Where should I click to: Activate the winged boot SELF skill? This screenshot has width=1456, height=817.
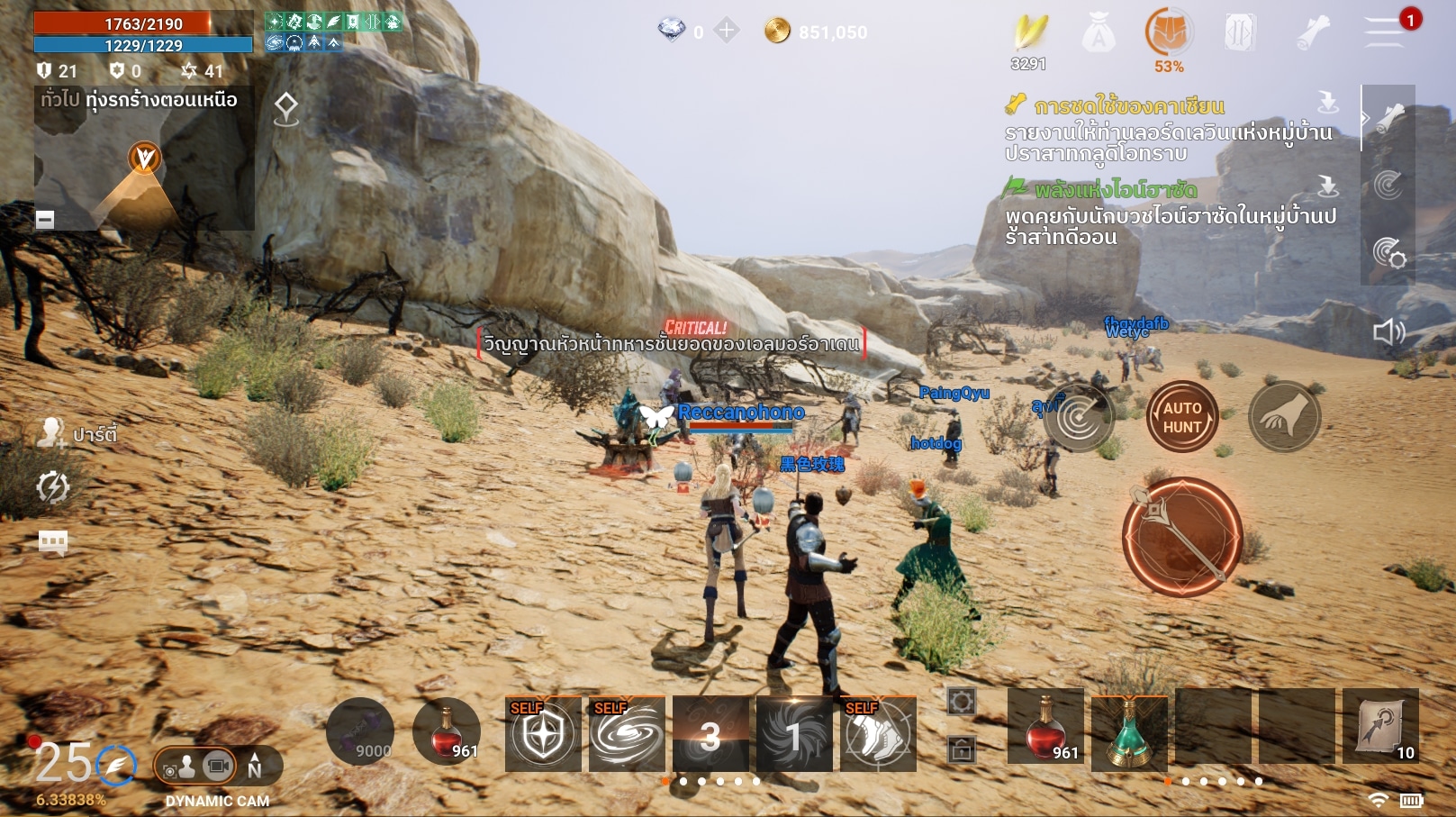coord(878,734)
